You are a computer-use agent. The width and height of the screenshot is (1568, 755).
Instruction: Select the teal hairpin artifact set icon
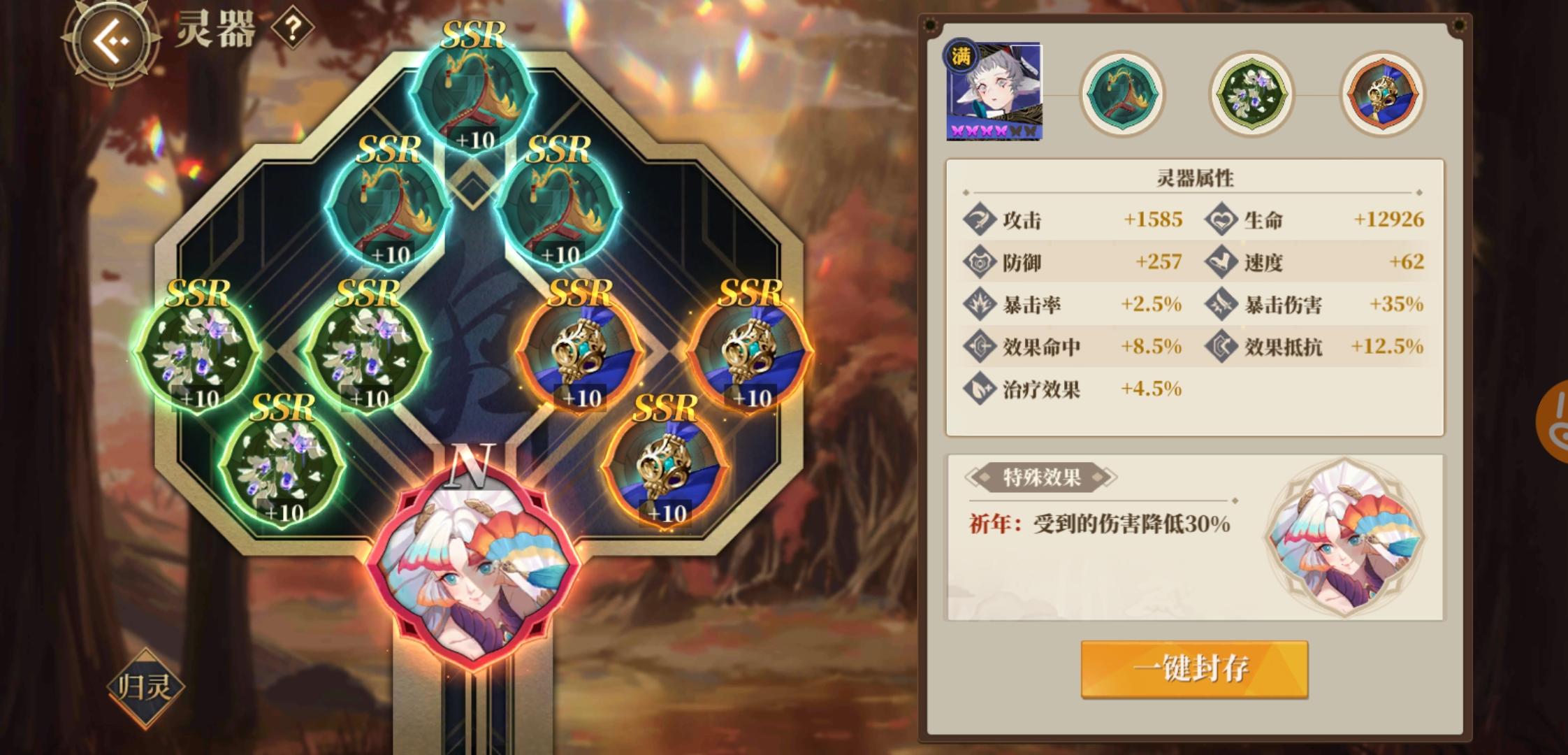1124,94
